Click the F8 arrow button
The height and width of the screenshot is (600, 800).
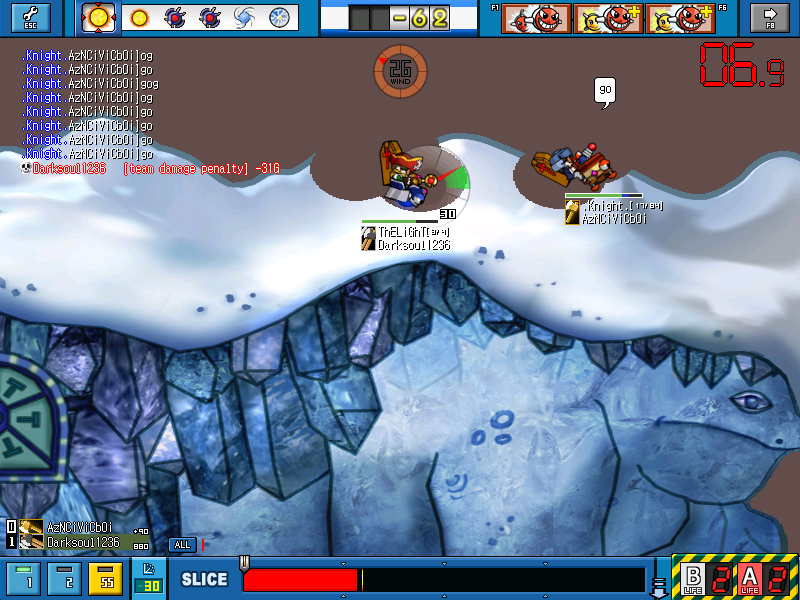[771, 17]
